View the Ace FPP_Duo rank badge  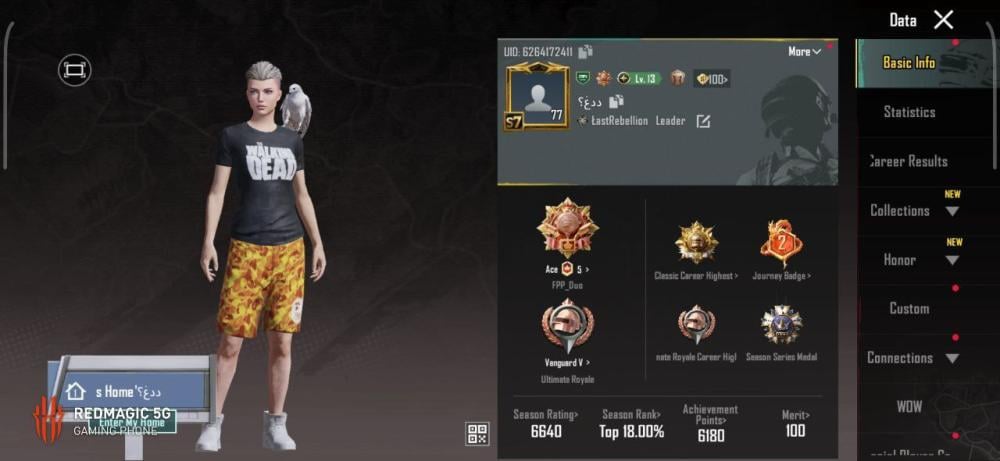(x=567, y=230)
